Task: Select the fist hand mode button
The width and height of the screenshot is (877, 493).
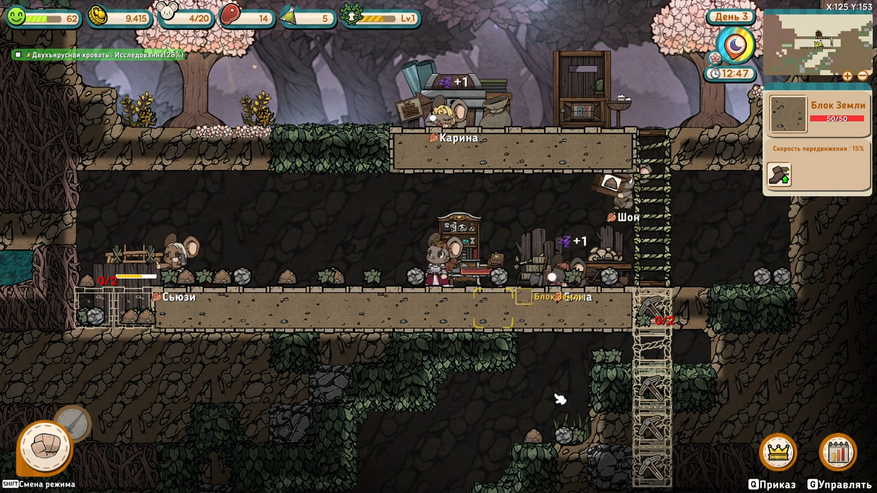Action: point(44,447)
